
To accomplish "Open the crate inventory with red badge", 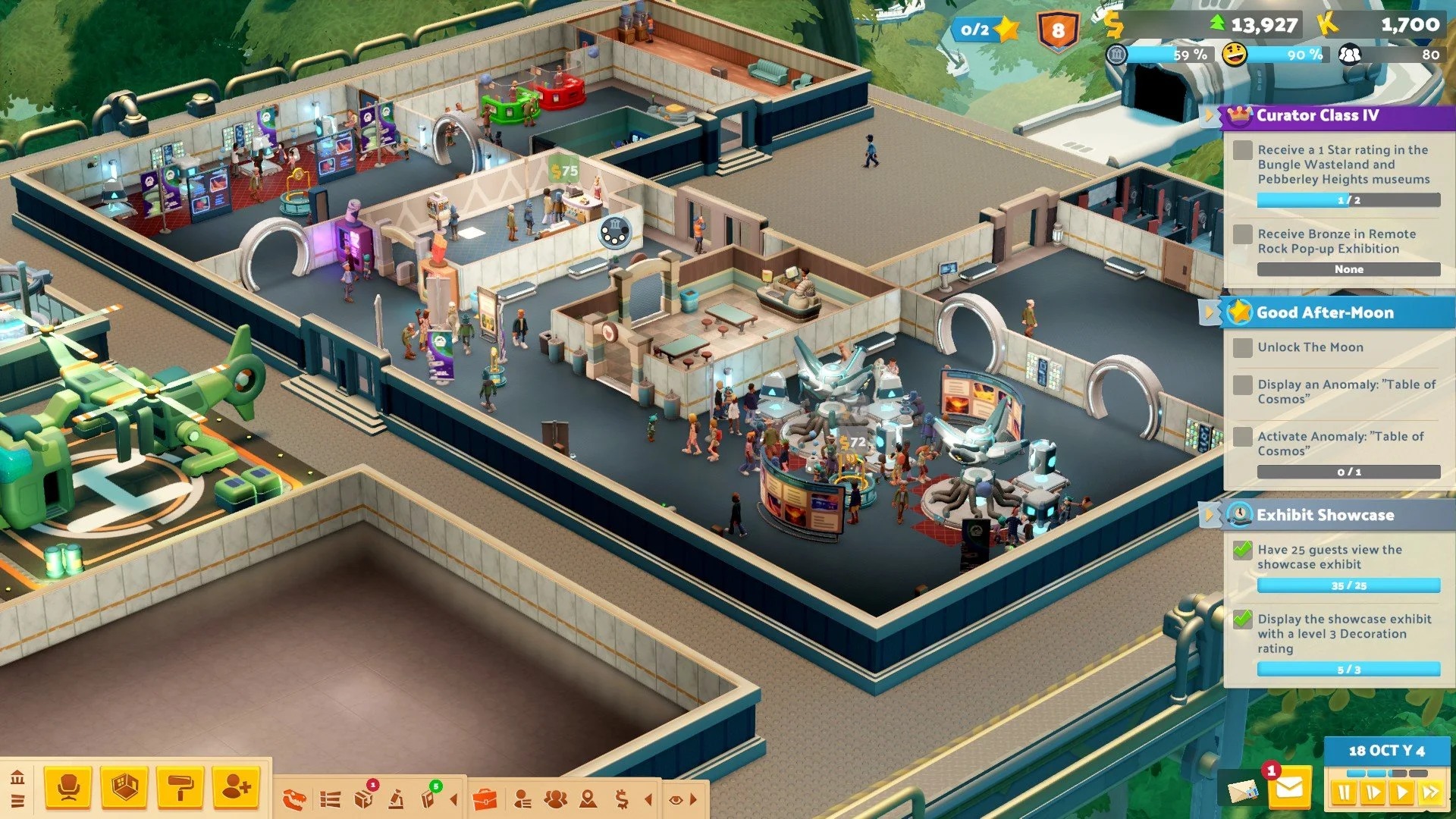I will click(364, 799).
